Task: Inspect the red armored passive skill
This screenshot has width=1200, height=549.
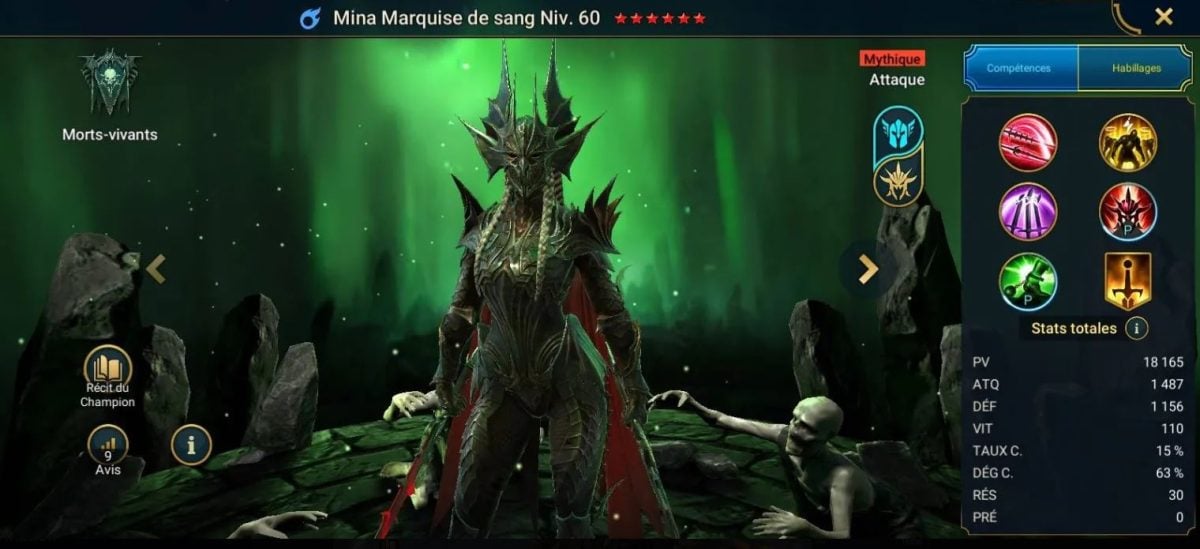Action: point(1128,212)
